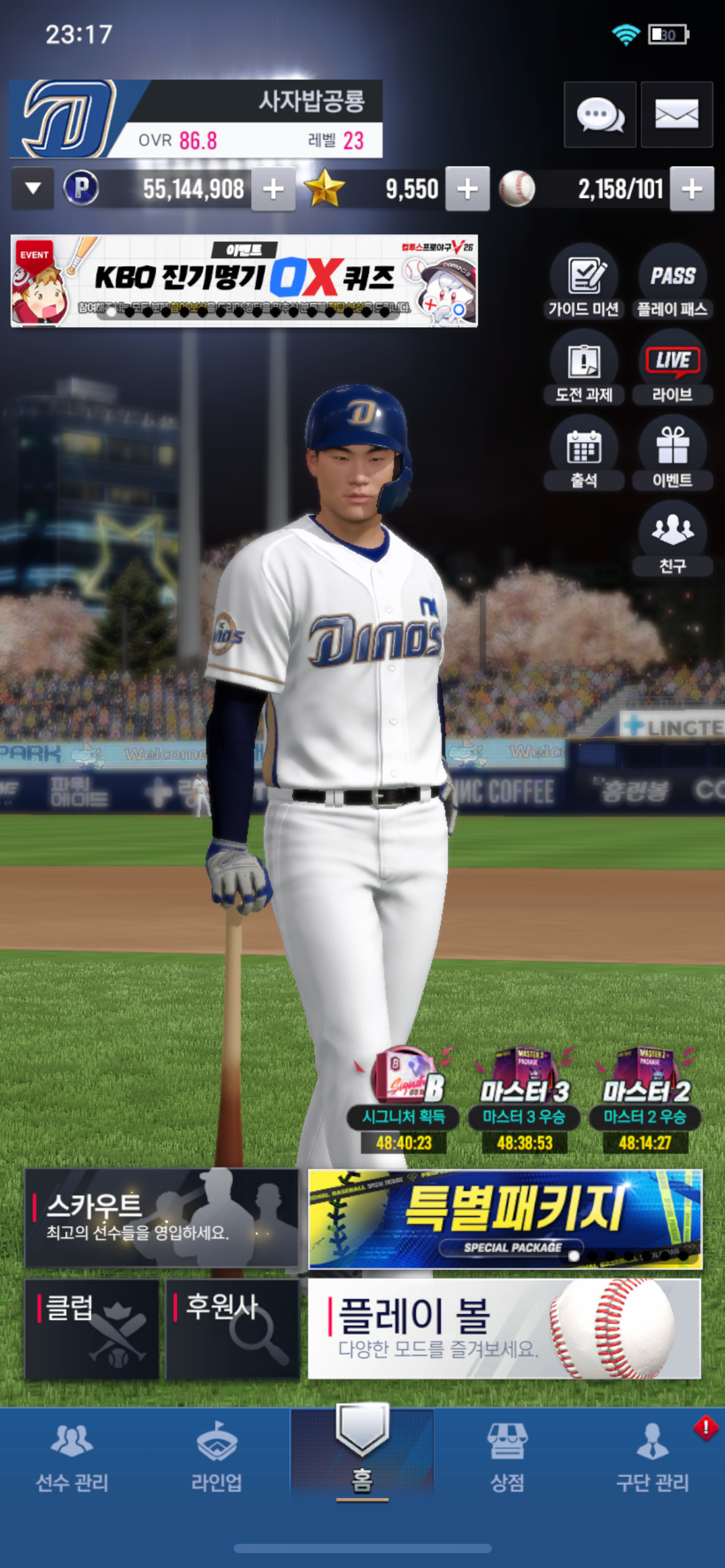Start 플레이 볼 play ball
725x1568 pixels.
(x=504, y=1328)
